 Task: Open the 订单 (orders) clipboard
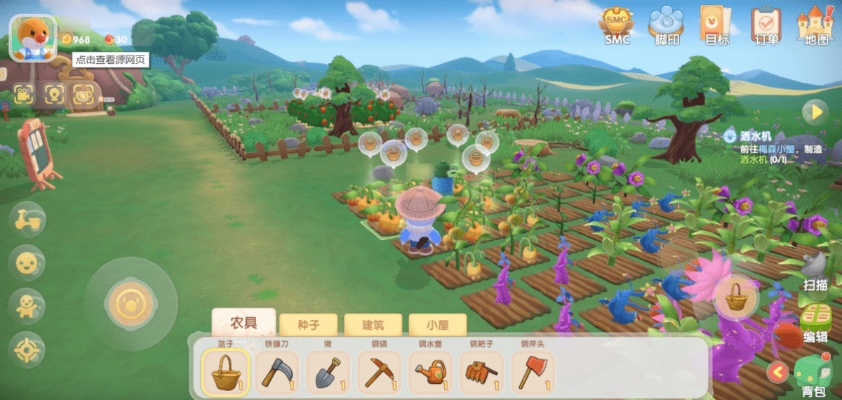coord(766,24)
